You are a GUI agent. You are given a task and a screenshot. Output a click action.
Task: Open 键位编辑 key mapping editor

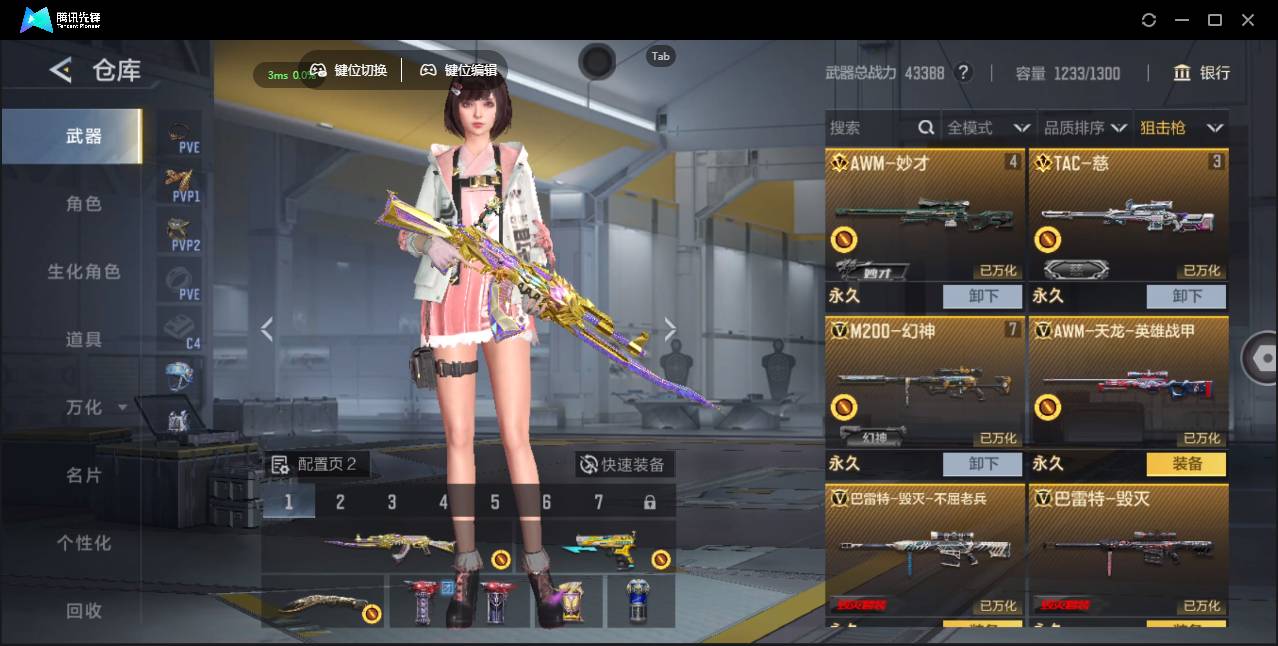(x=458, y=70)
